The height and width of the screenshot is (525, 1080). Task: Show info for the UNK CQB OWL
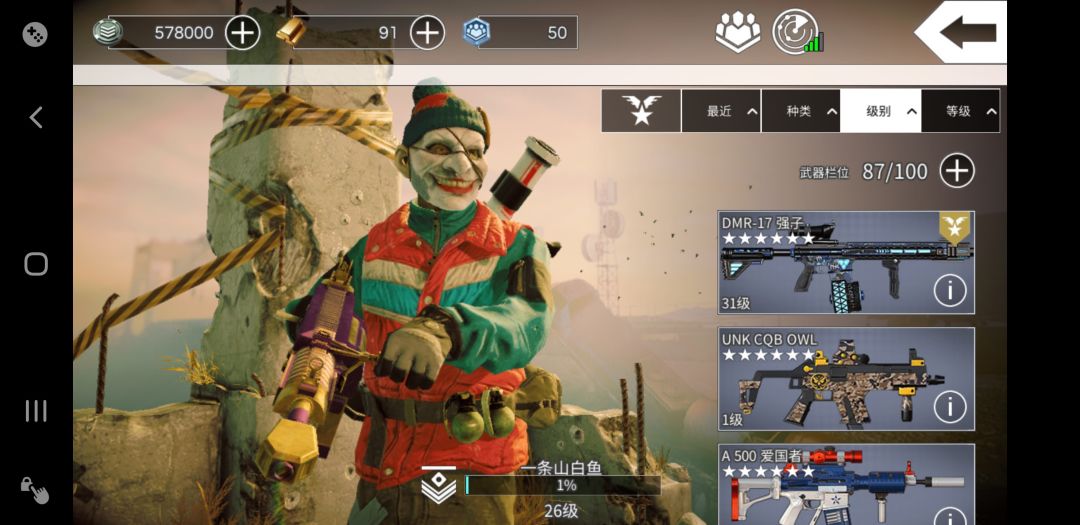[x=949, y=407]
